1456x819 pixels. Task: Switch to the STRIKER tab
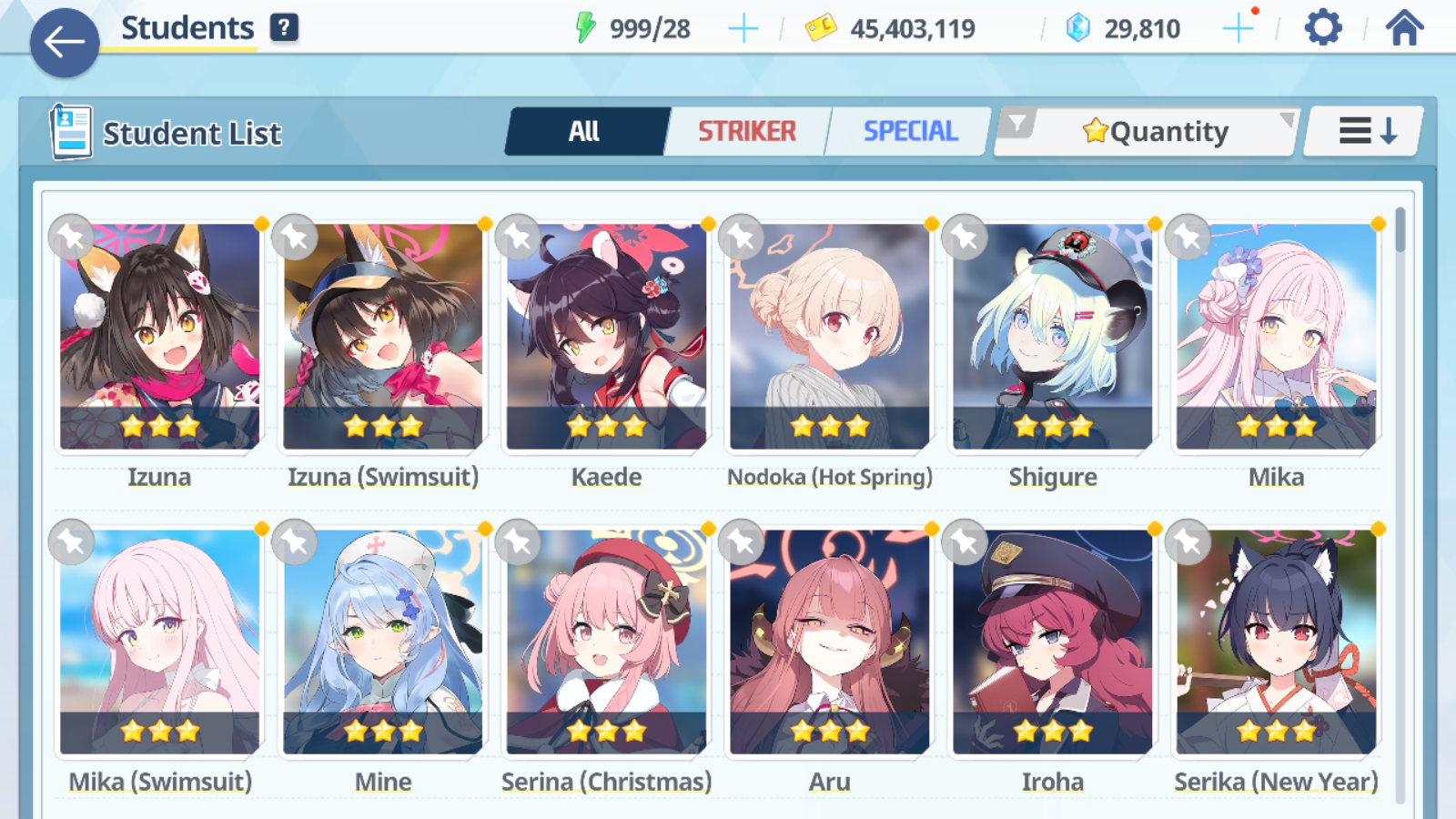point(748,131)
